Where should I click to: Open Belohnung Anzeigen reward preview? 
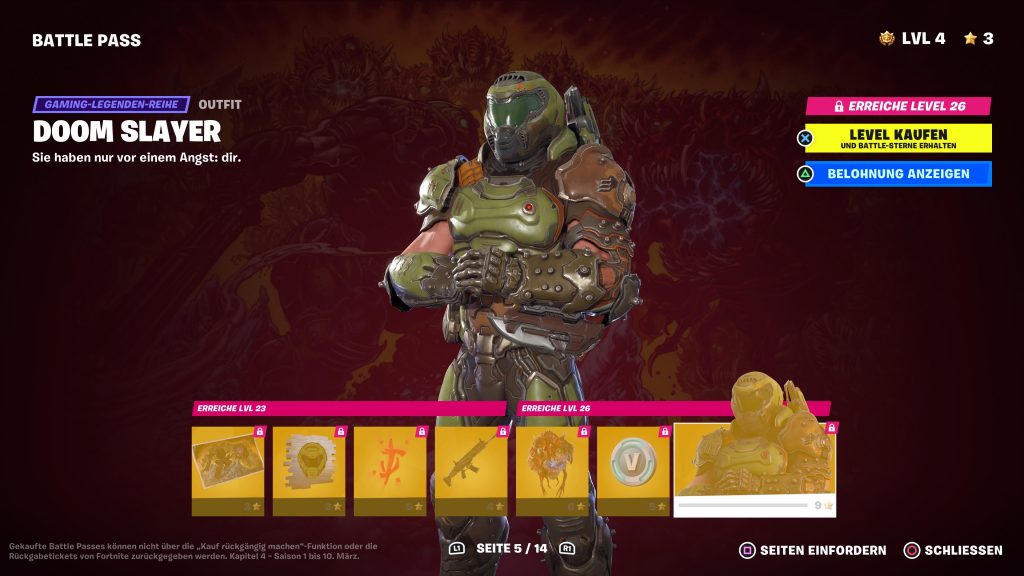point(897,174)
